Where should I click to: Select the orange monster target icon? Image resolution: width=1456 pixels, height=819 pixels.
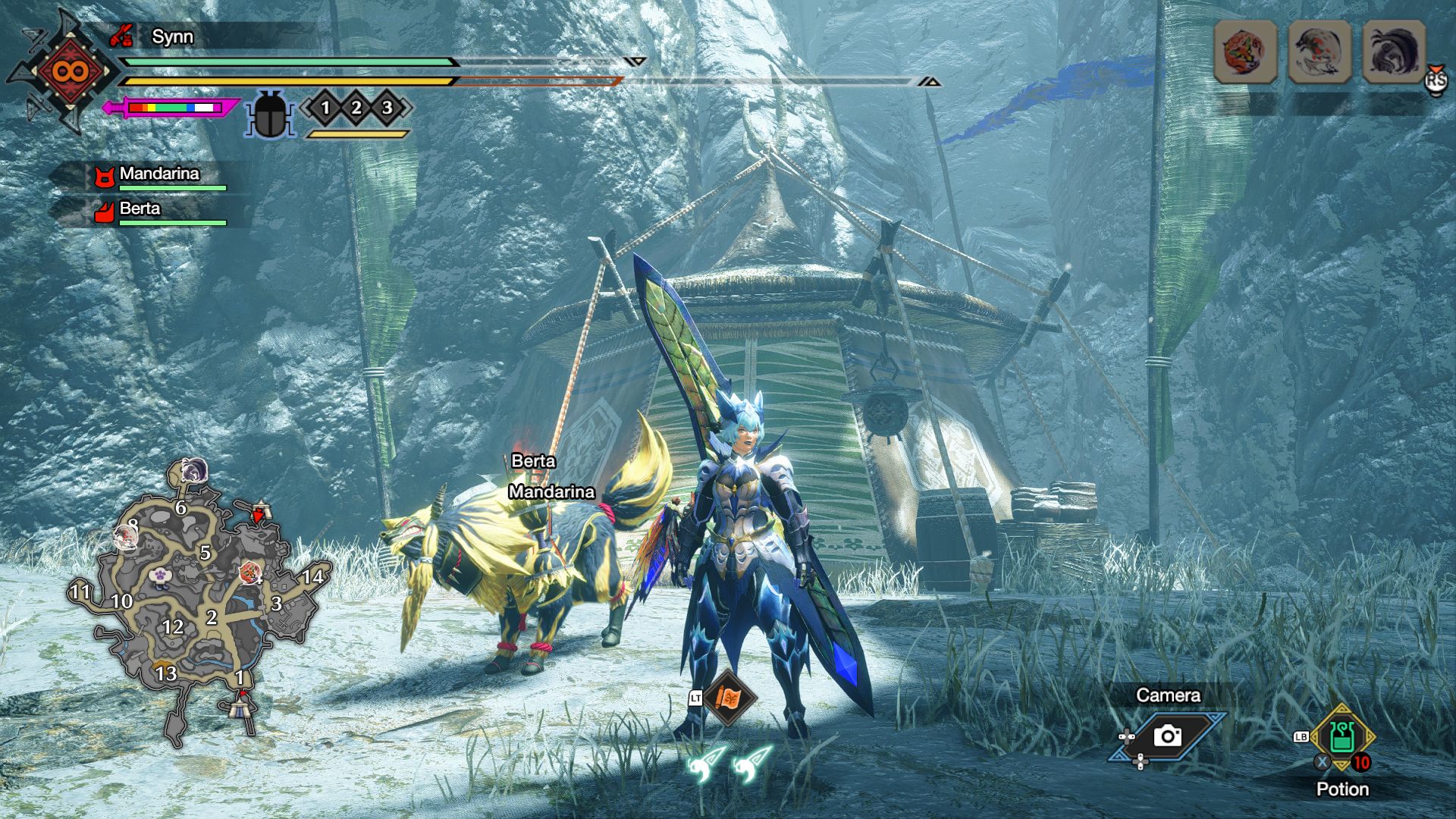1245,52
